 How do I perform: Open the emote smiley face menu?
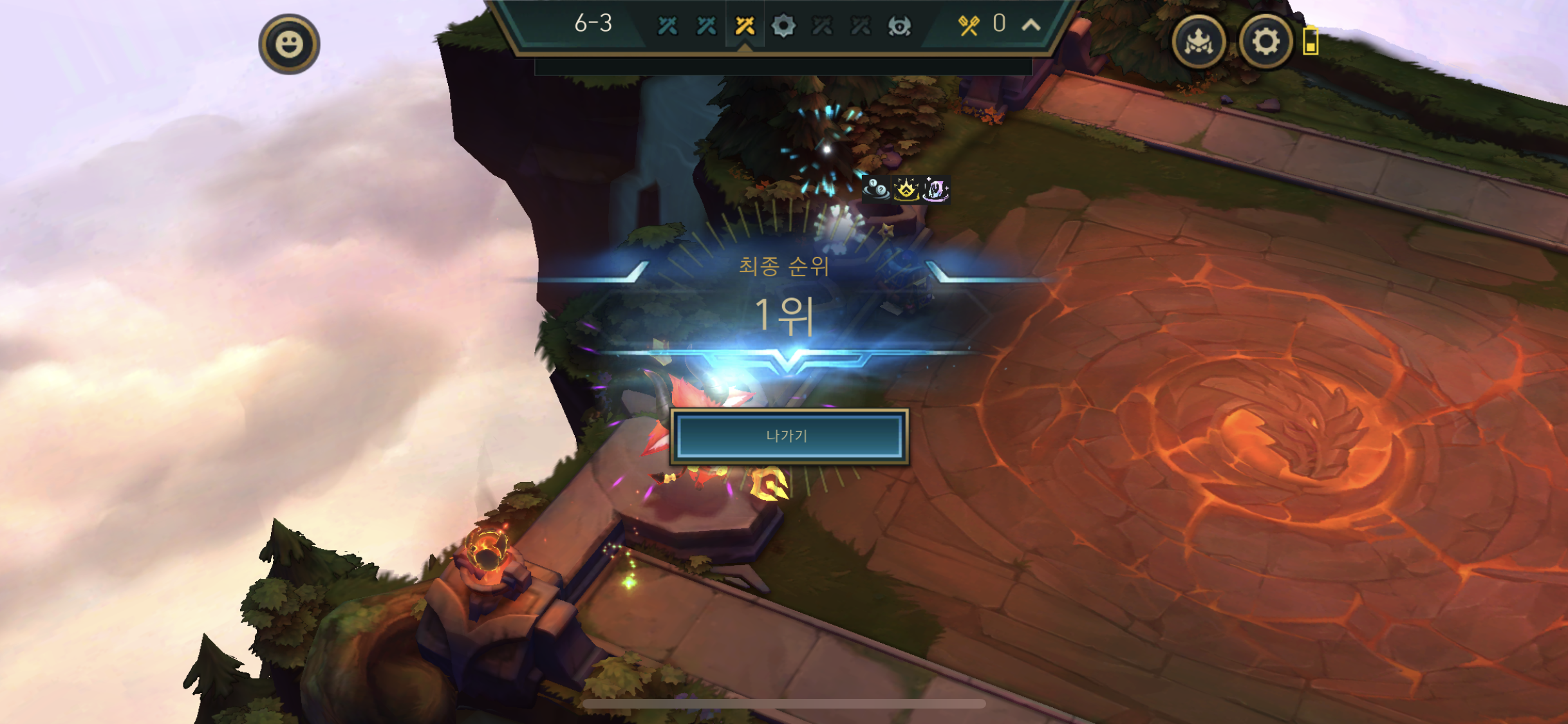click(x=289, y=44)
